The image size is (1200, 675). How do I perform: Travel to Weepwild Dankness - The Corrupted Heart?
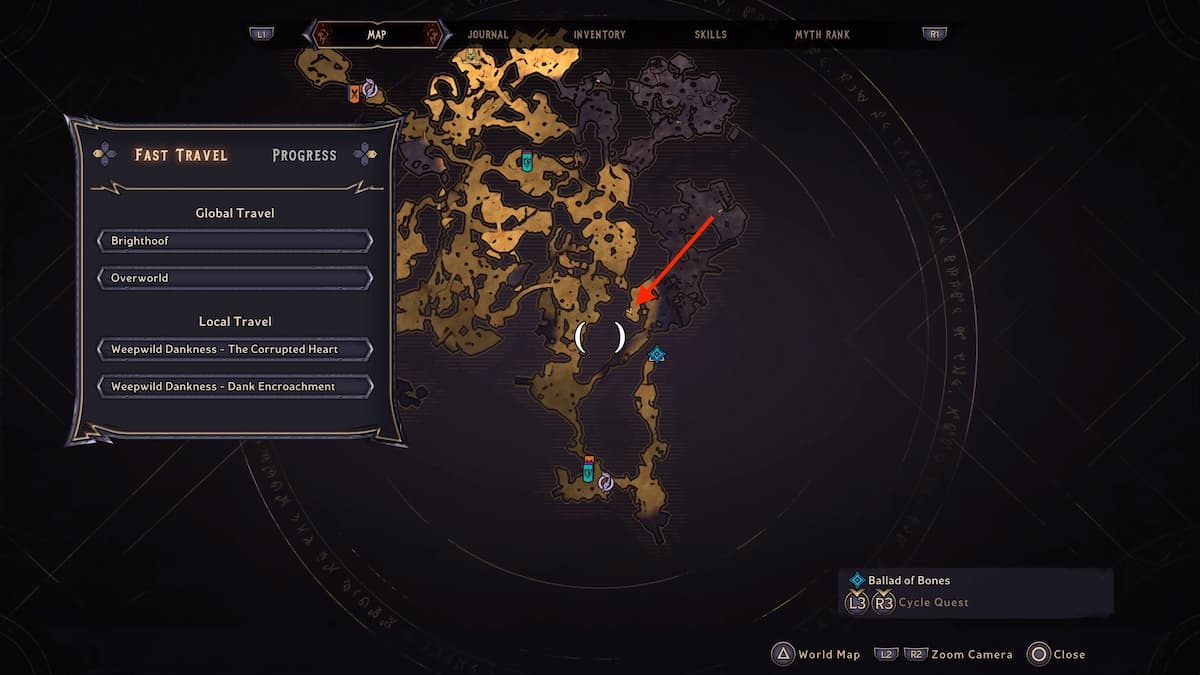[235, 349]
